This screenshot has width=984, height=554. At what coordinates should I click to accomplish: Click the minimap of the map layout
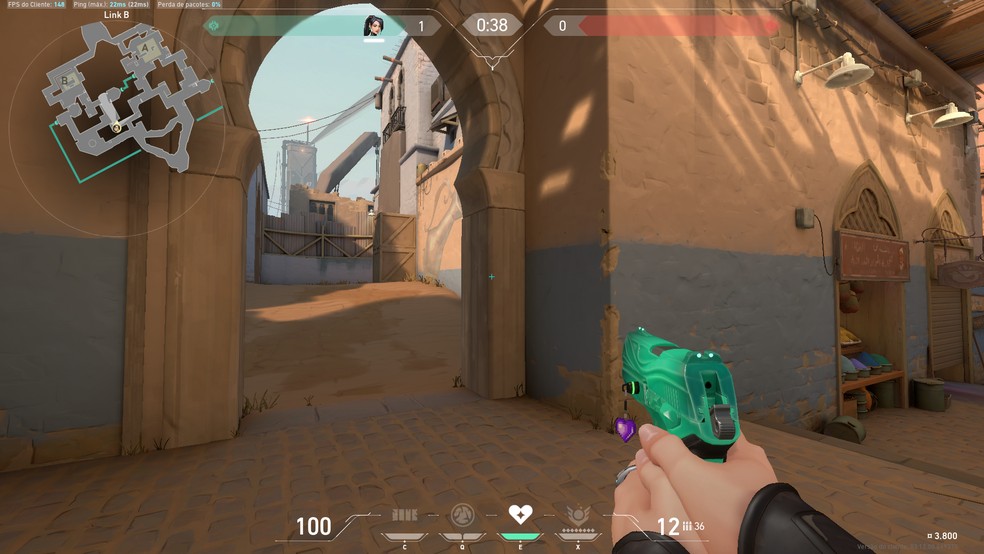click(x=121, y=94)
